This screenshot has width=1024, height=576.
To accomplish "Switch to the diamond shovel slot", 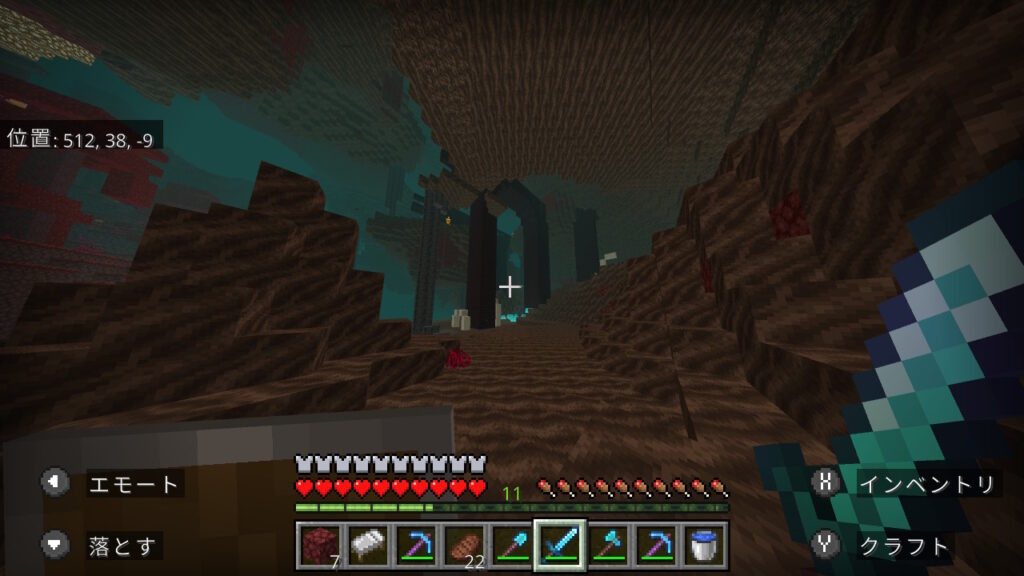I will pyautogui.click(x=511, y=544).
